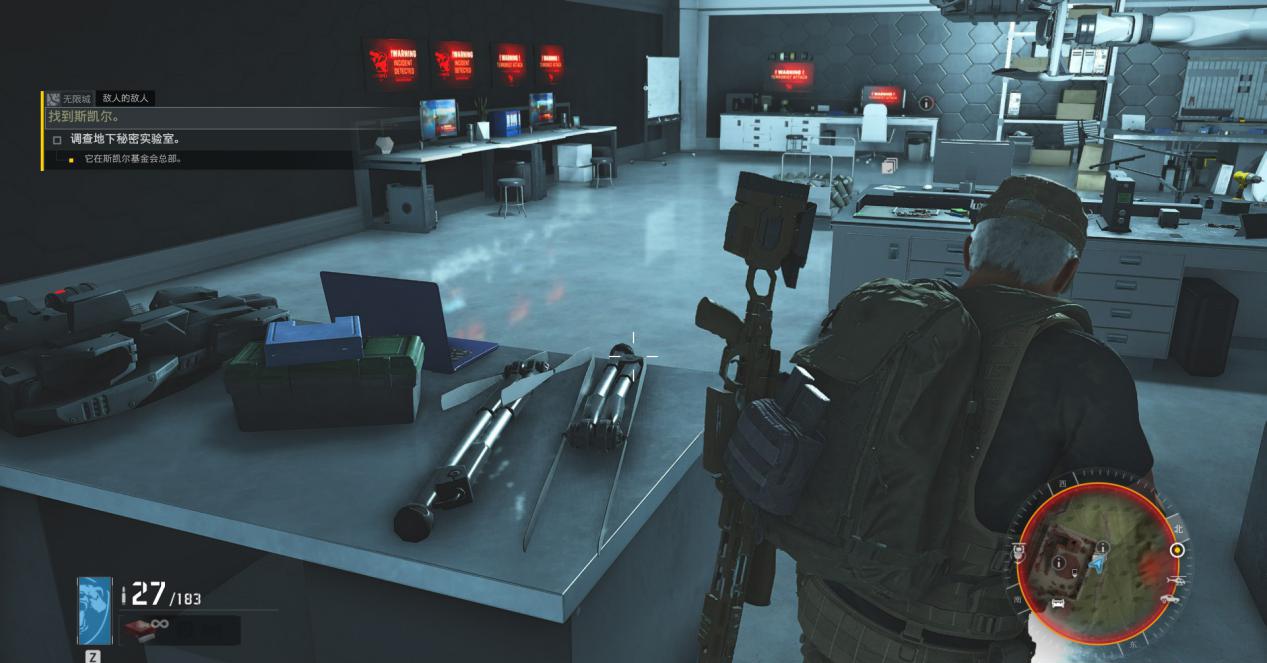Activate the blue bear class ability icon
The height and width of the screenshot is (663, 1267).
(94, 609)
